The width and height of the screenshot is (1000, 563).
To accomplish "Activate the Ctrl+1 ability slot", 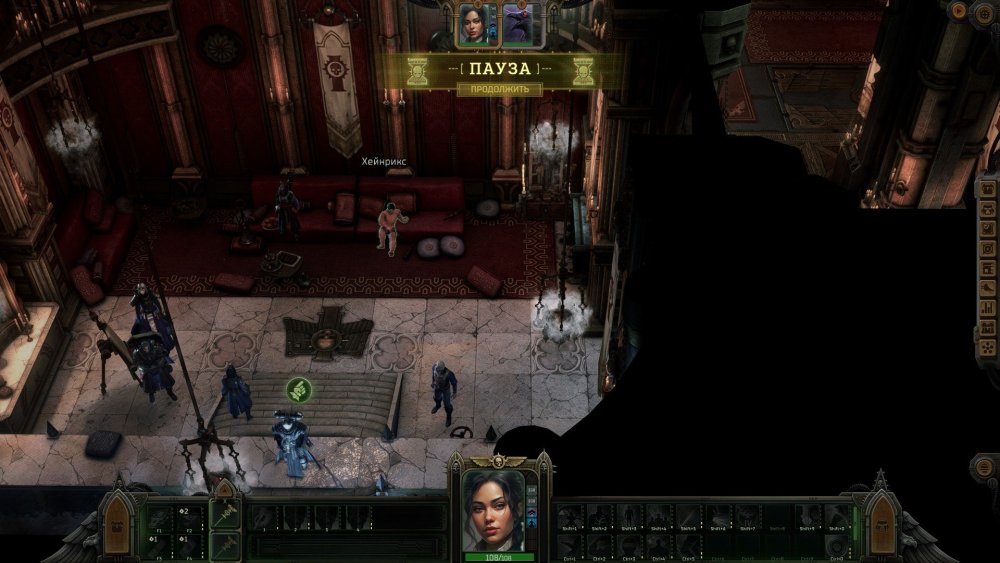I will (x=570, y=547).
